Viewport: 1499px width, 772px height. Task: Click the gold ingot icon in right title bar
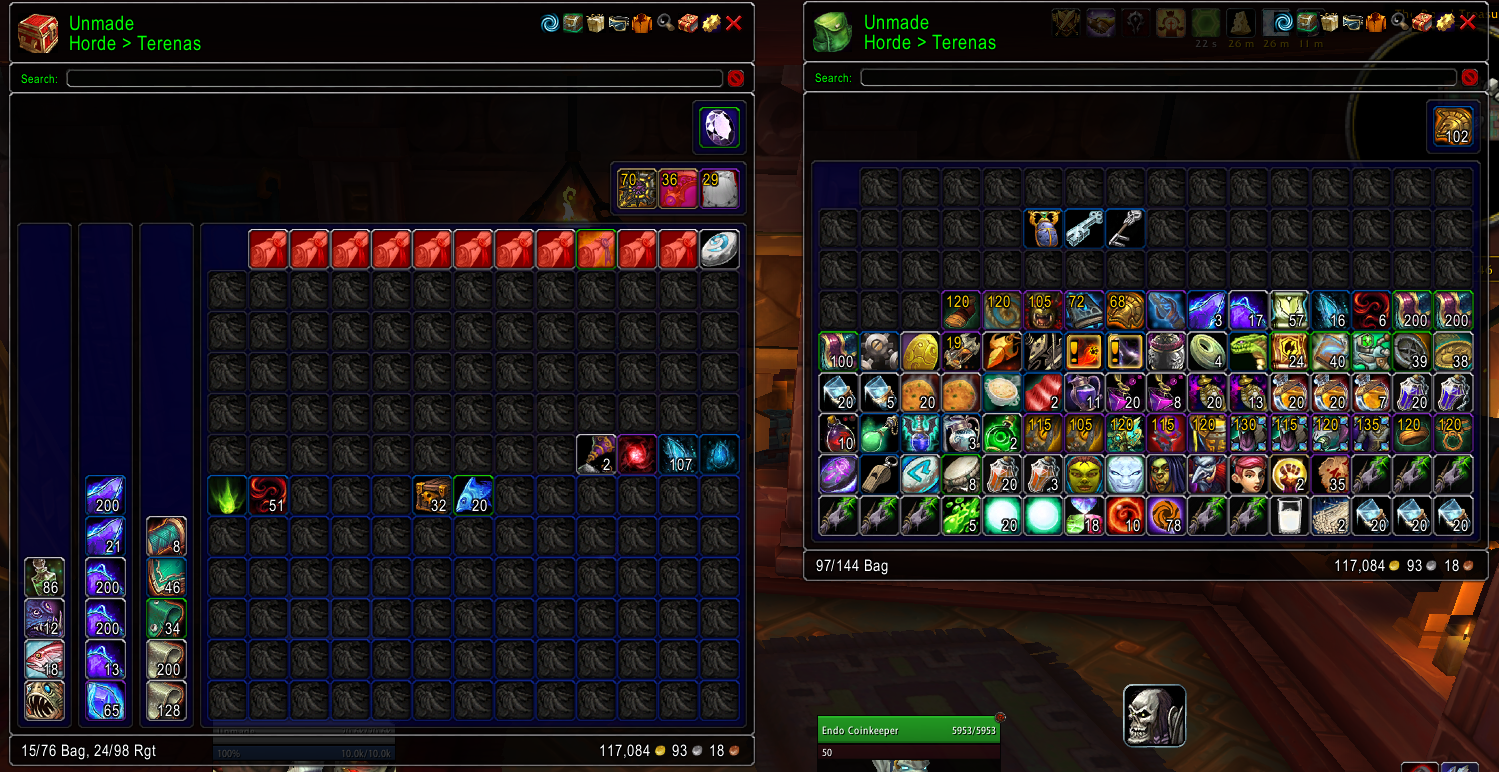pos(1446,22)
